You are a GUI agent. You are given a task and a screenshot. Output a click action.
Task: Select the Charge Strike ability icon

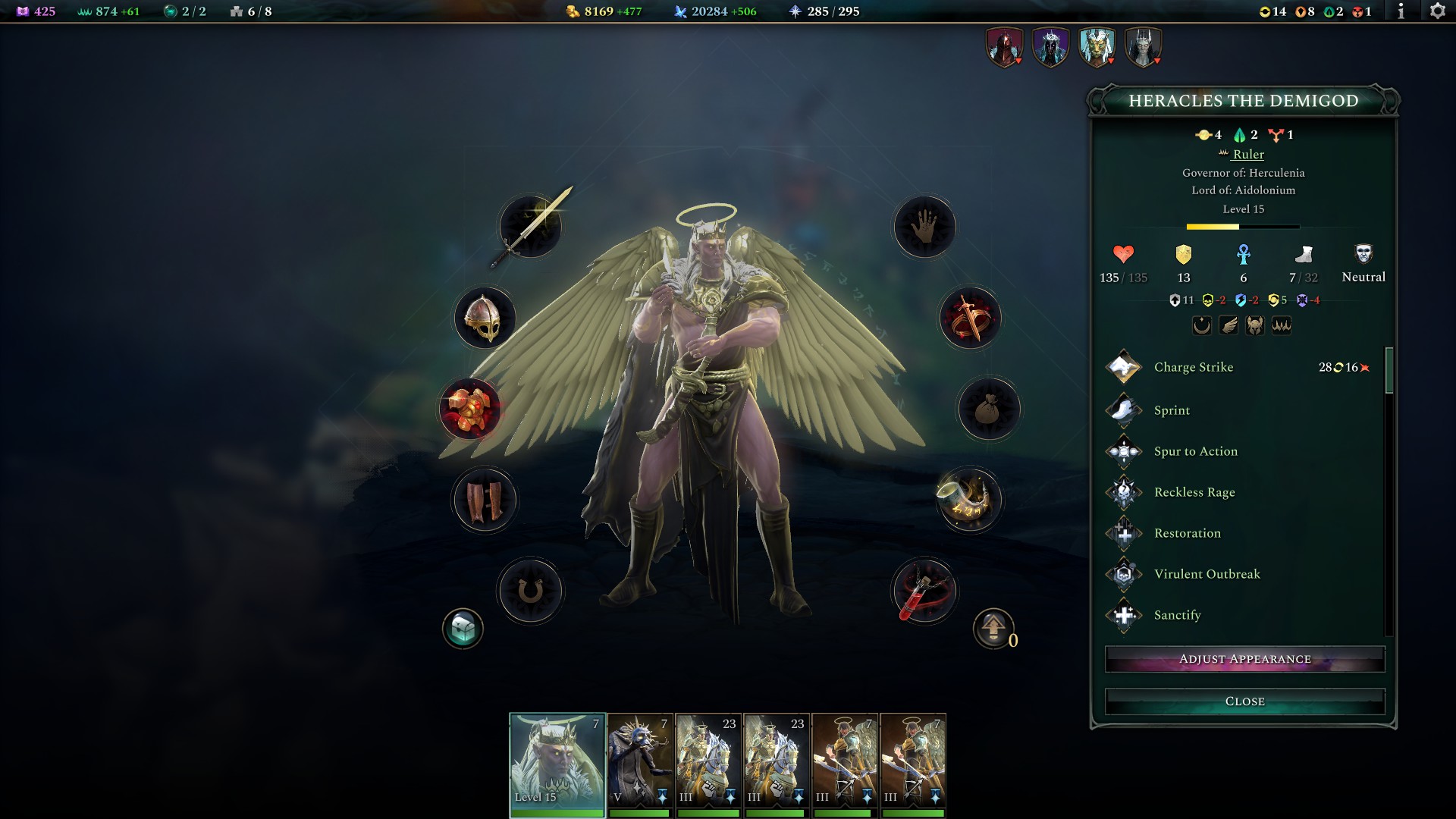(1123, 368)
